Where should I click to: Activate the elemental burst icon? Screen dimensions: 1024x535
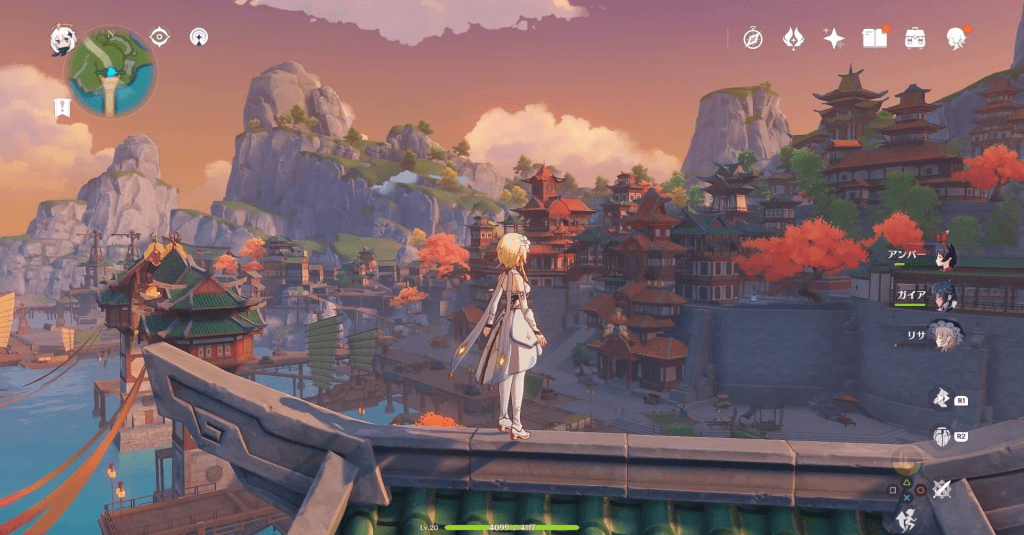[x=941, y=436]
